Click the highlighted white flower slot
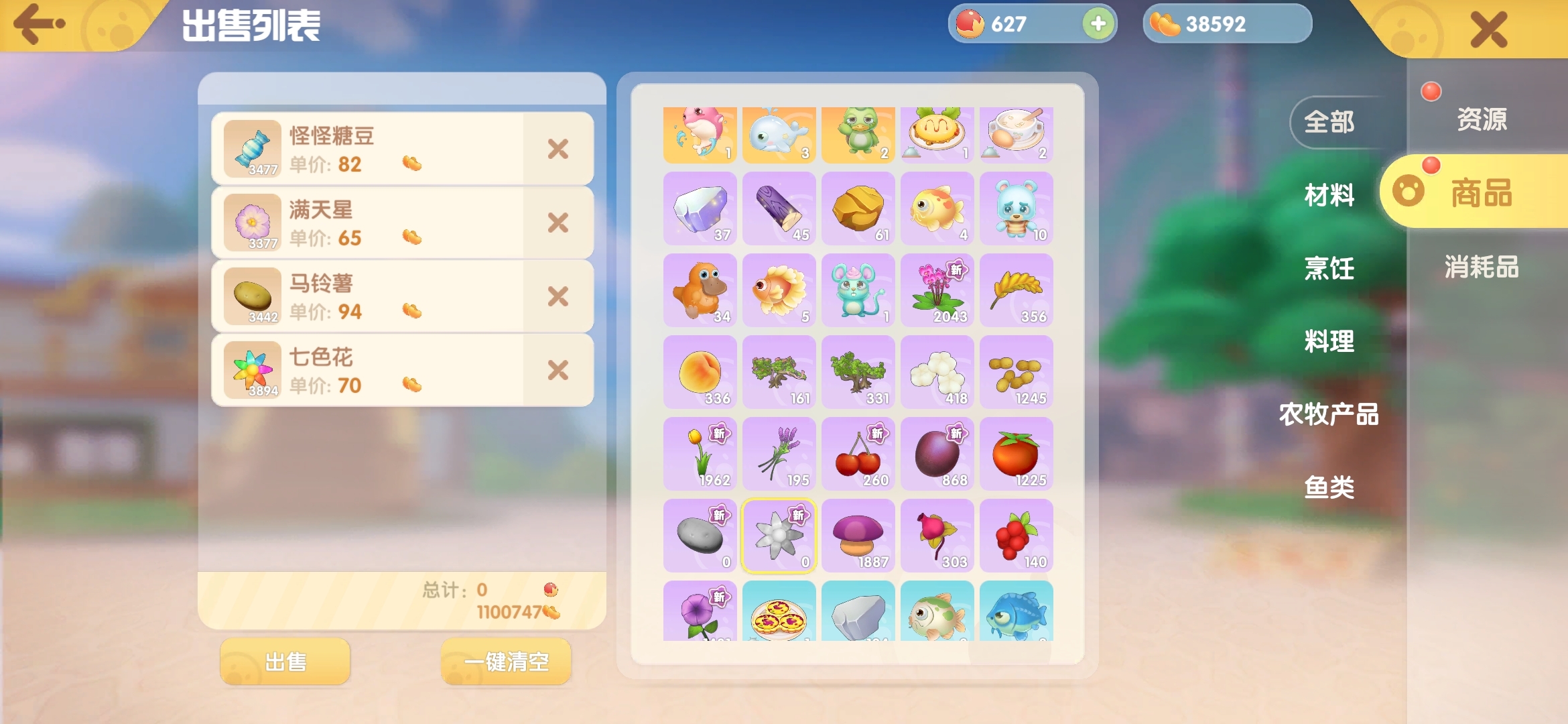Screen dimensions: 1568x724 779,536
